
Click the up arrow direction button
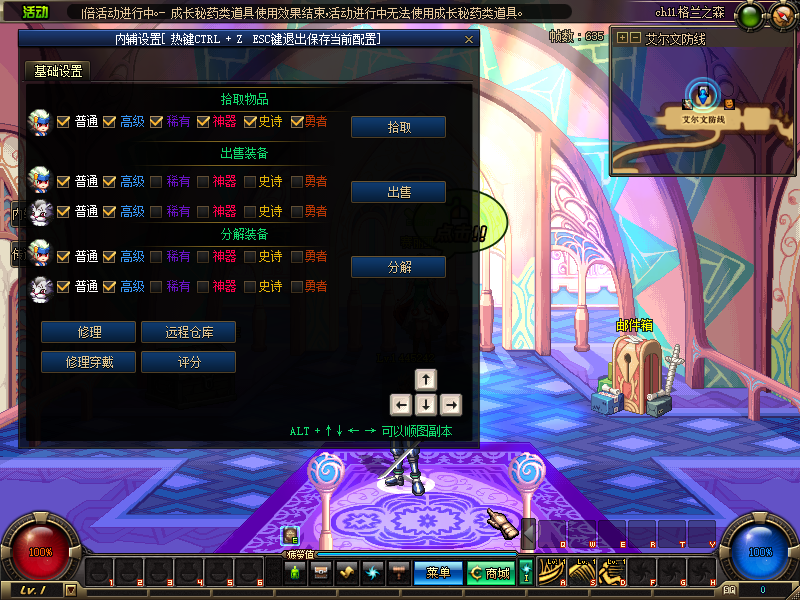[426, 380]
